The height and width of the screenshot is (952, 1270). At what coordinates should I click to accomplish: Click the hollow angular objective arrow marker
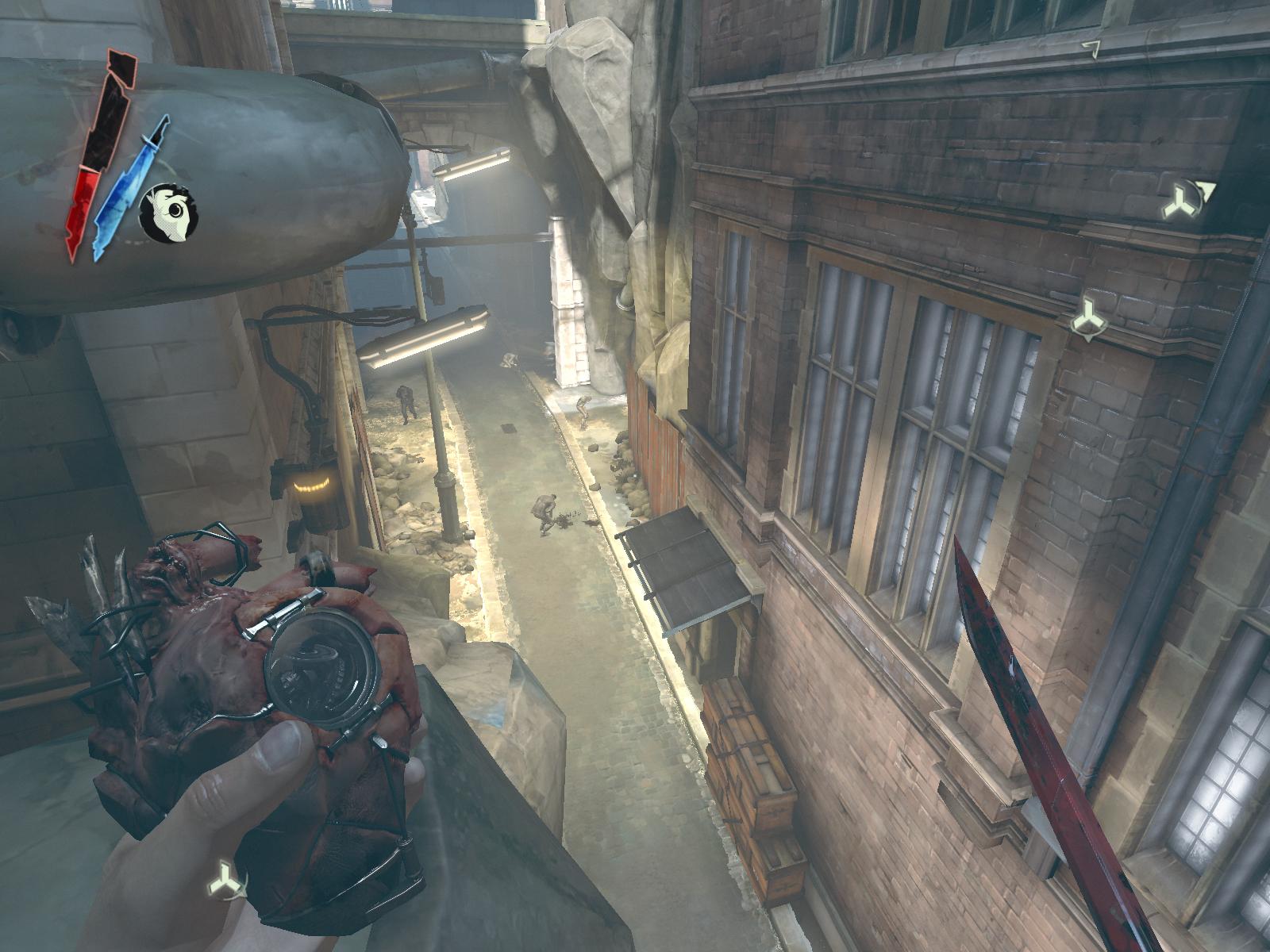pos(1092,48)
